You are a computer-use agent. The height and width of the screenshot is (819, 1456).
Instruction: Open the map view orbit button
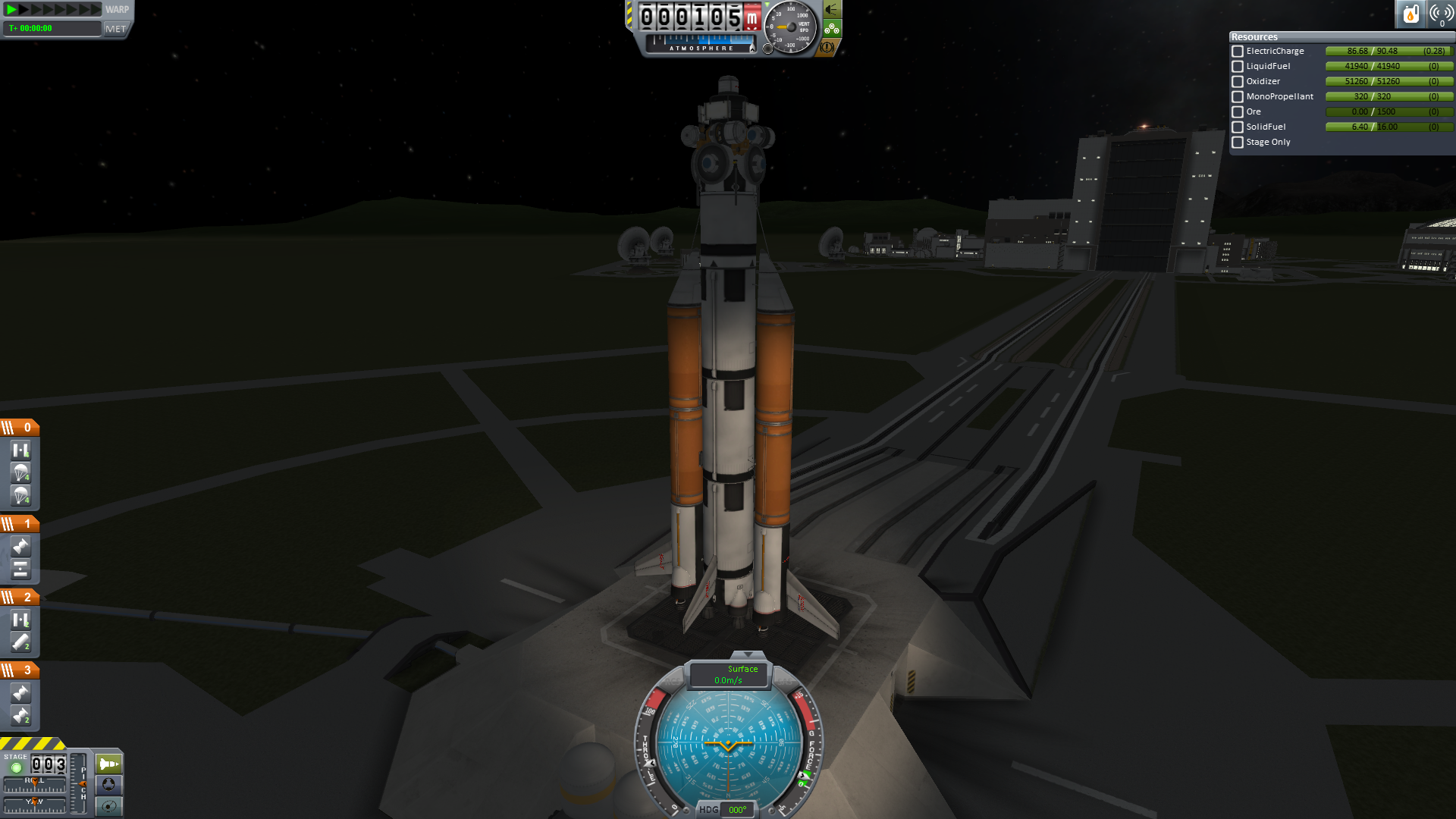click(108, 806)
